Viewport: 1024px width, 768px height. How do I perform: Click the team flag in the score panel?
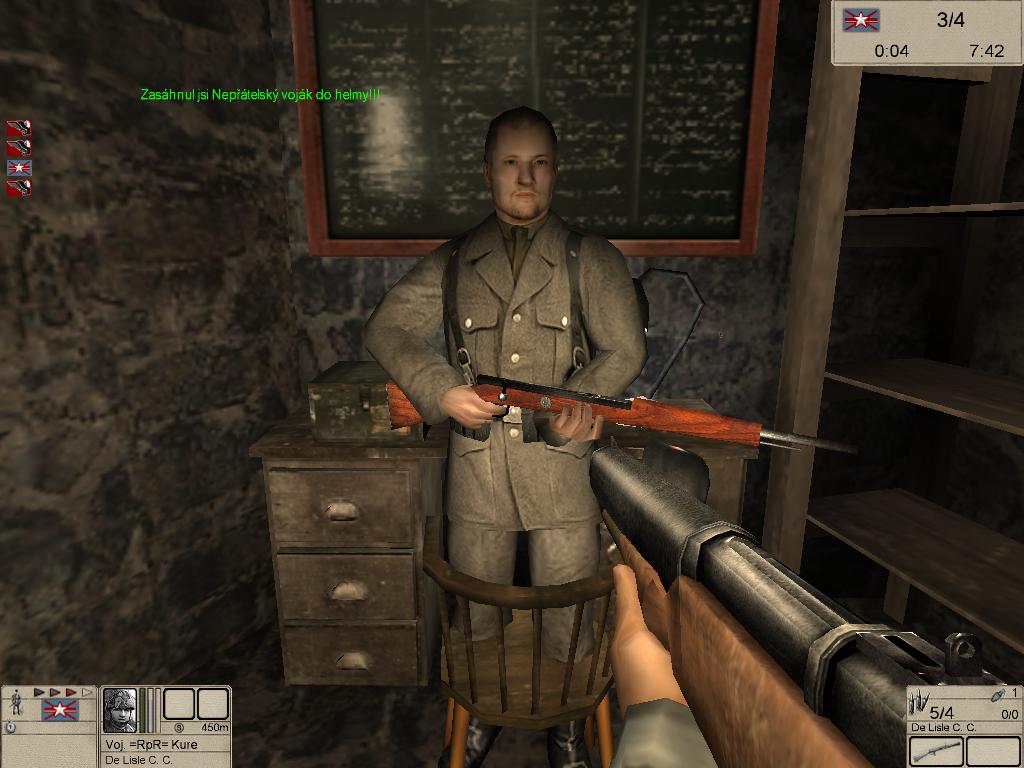861,20
